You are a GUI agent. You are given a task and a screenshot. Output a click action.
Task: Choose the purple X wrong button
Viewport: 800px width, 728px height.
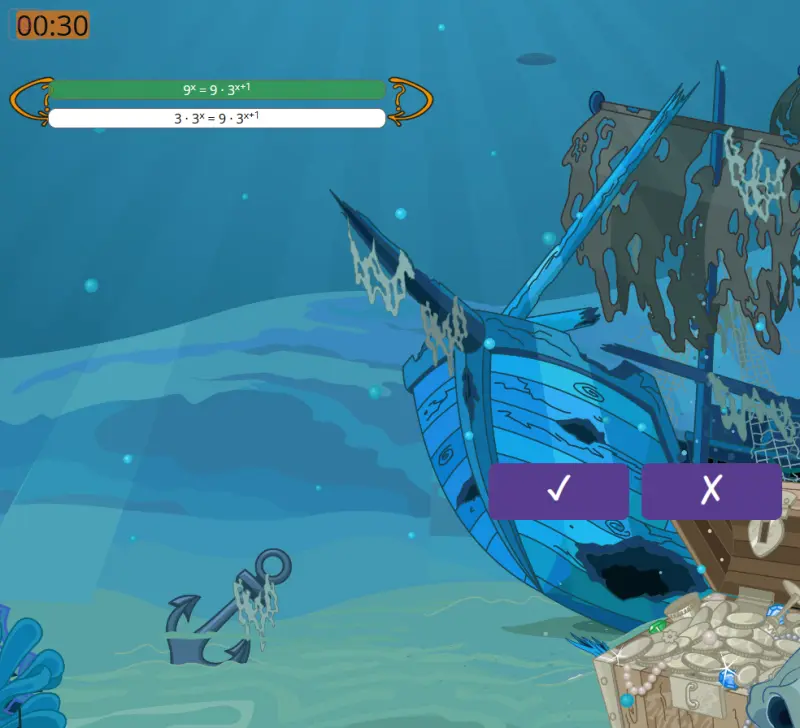[711, 490]
